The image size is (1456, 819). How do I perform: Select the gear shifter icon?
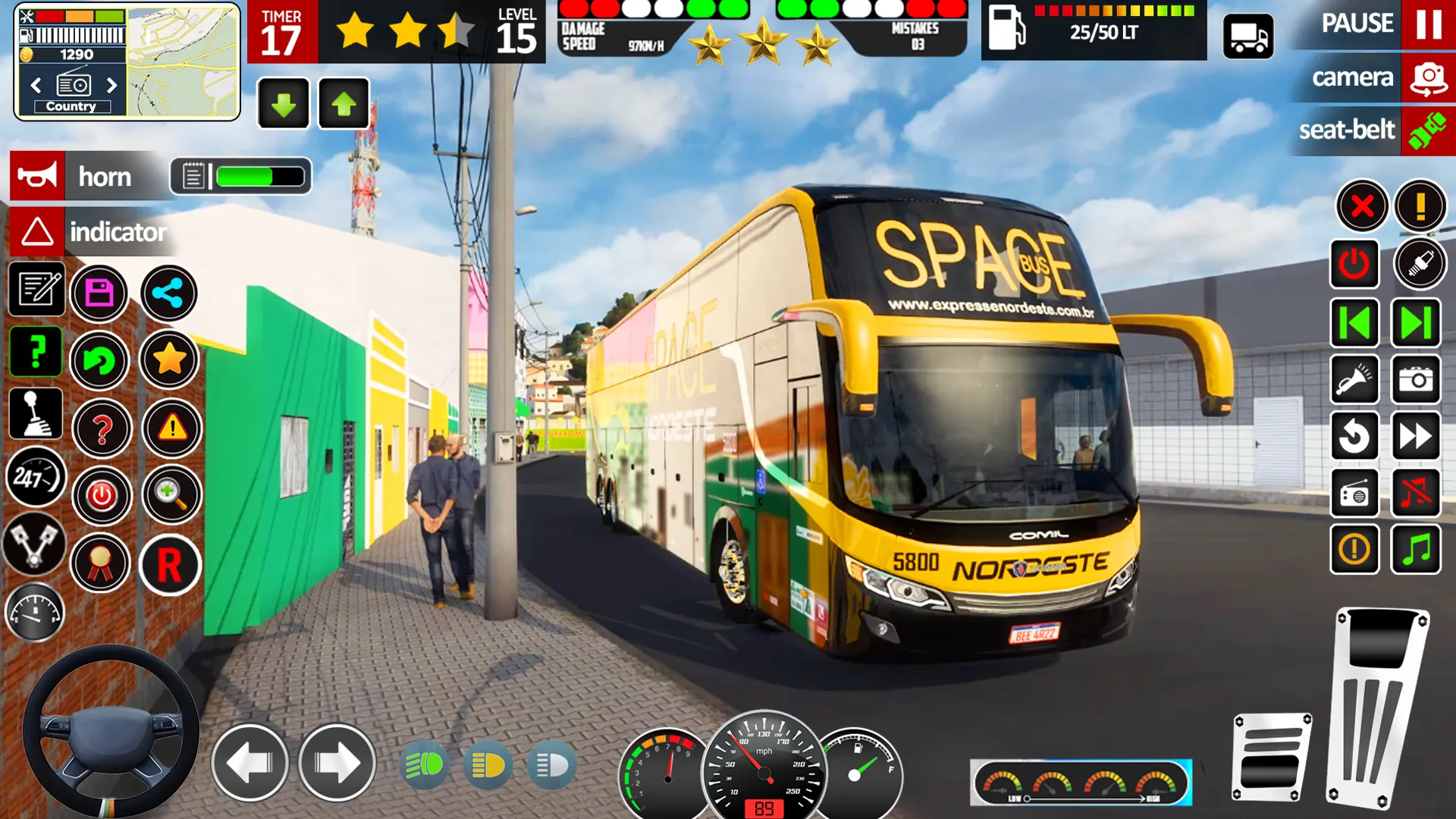tap(35, 413)
